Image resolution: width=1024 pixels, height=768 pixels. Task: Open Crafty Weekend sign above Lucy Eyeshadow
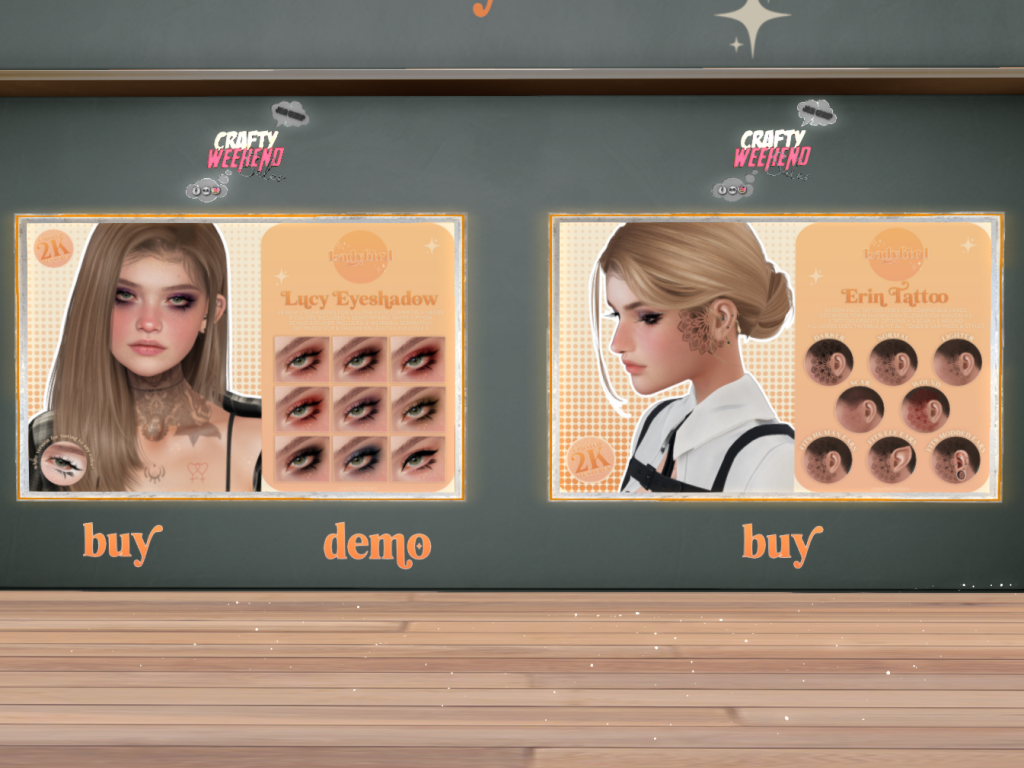pyautogui.click(x=246, y=152)
